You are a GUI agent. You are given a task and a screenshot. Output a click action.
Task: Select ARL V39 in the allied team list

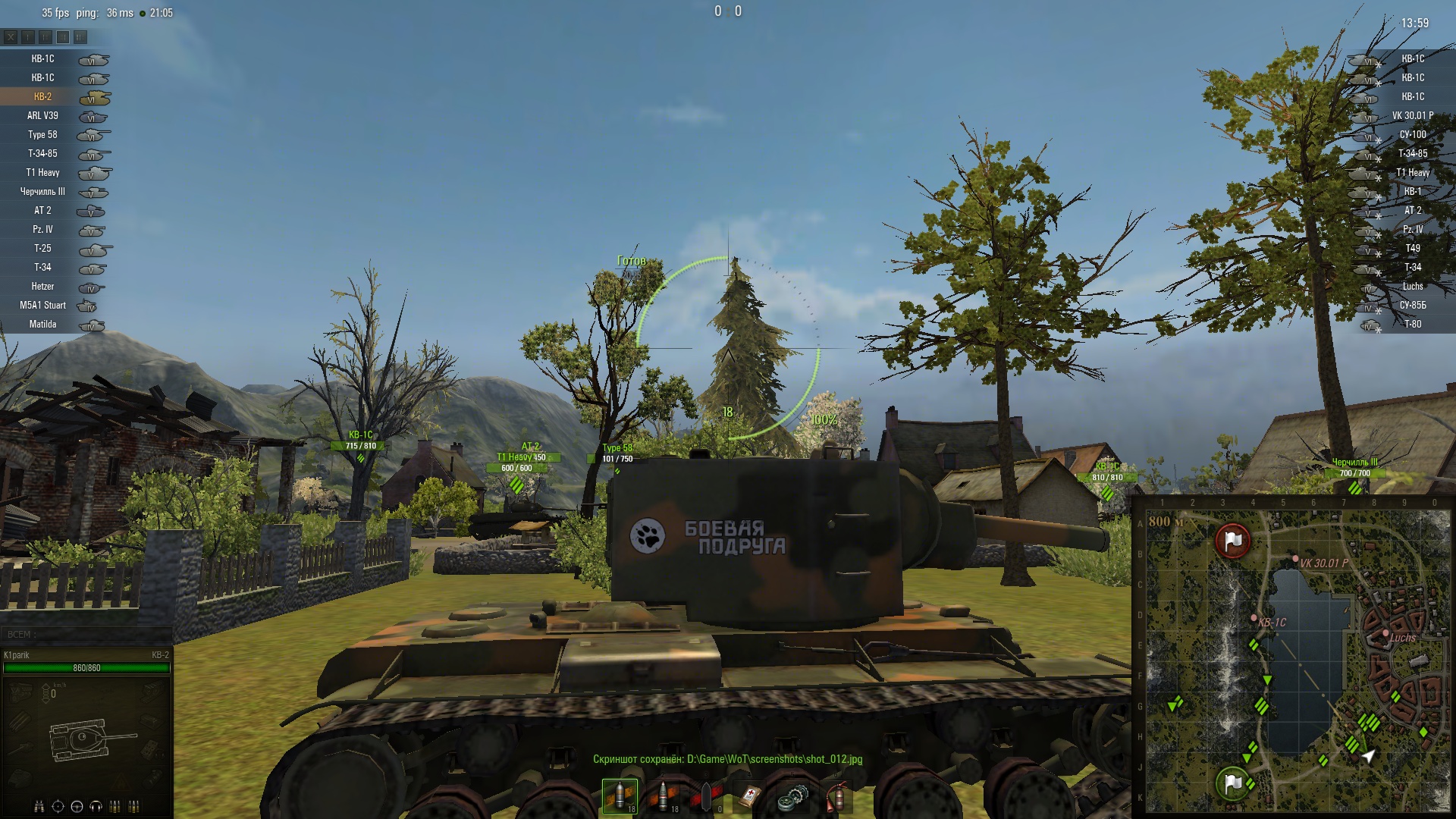click(x=43, y=116)
